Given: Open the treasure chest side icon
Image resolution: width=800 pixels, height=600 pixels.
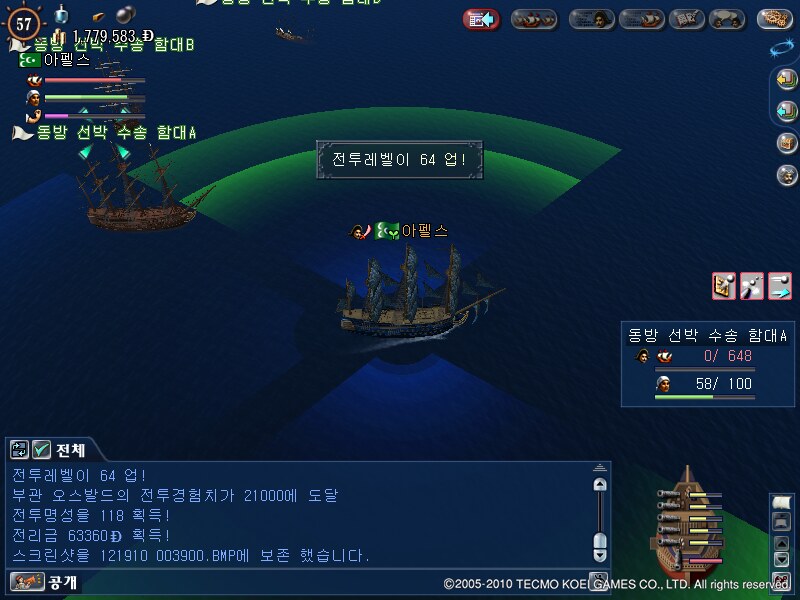Looking at the screenshot, I should coord(787,142).
